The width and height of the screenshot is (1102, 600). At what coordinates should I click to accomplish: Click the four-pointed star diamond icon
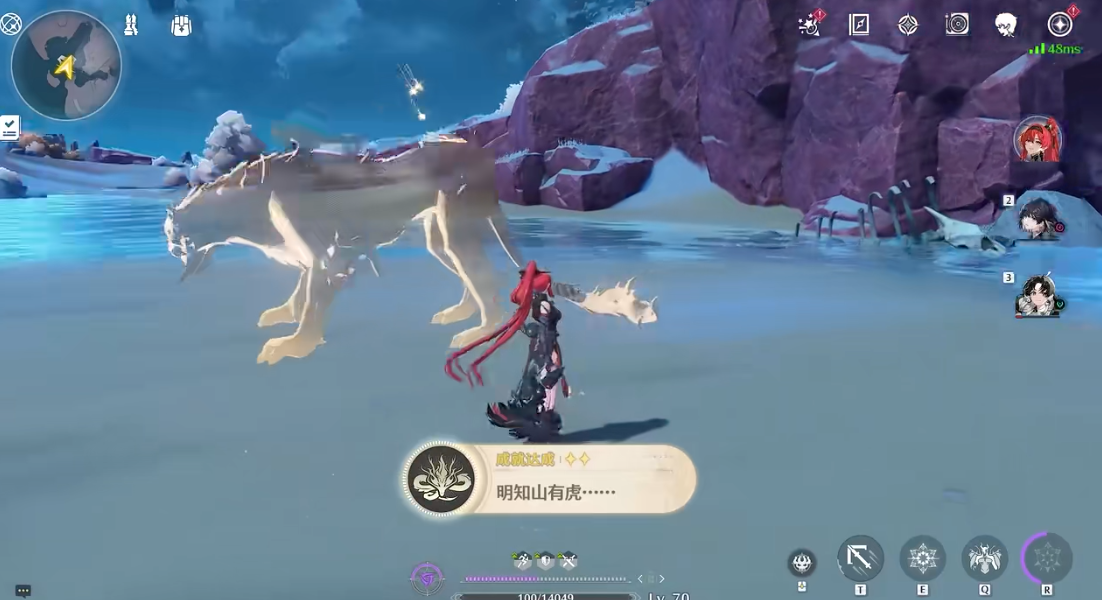click(908, 25)
